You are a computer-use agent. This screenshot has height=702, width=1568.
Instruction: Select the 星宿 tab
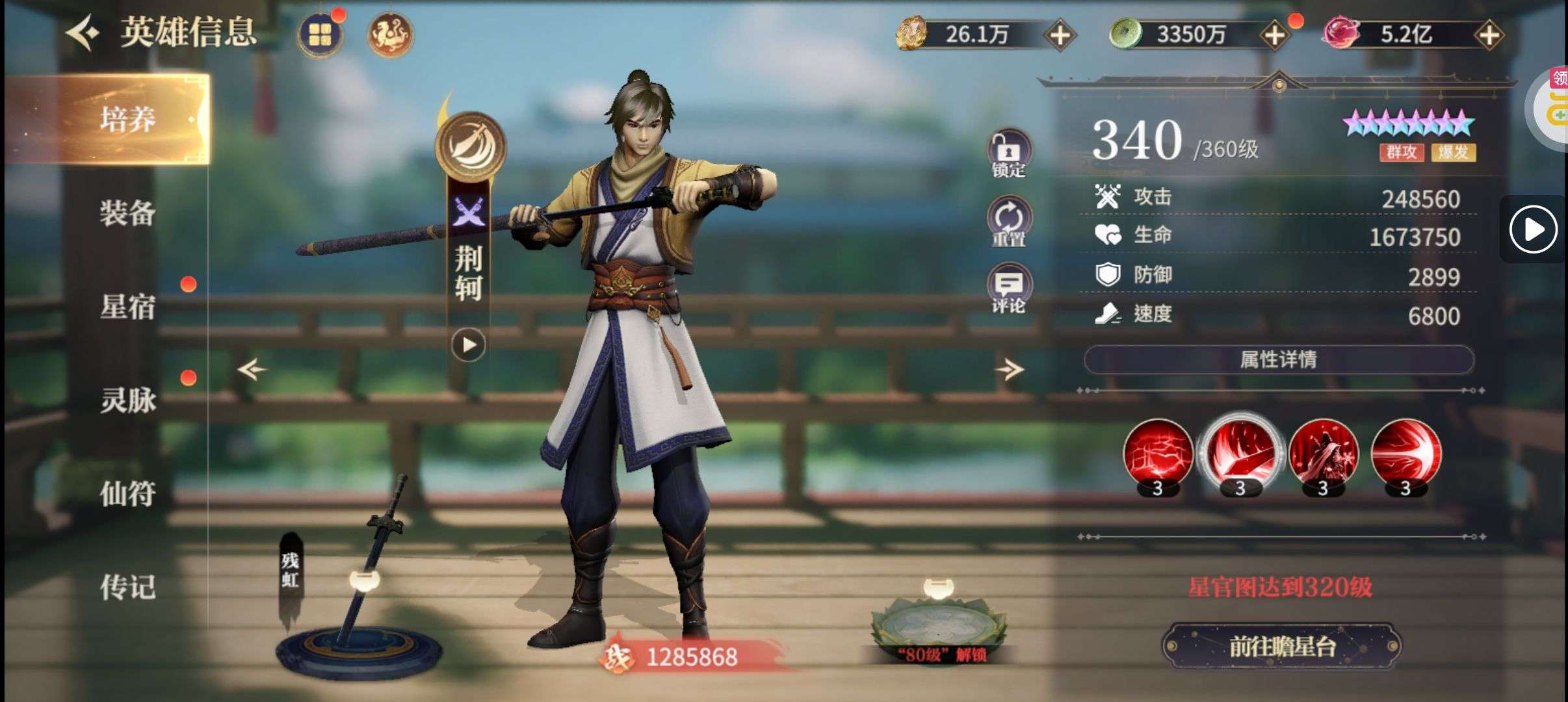click(127, 306)
